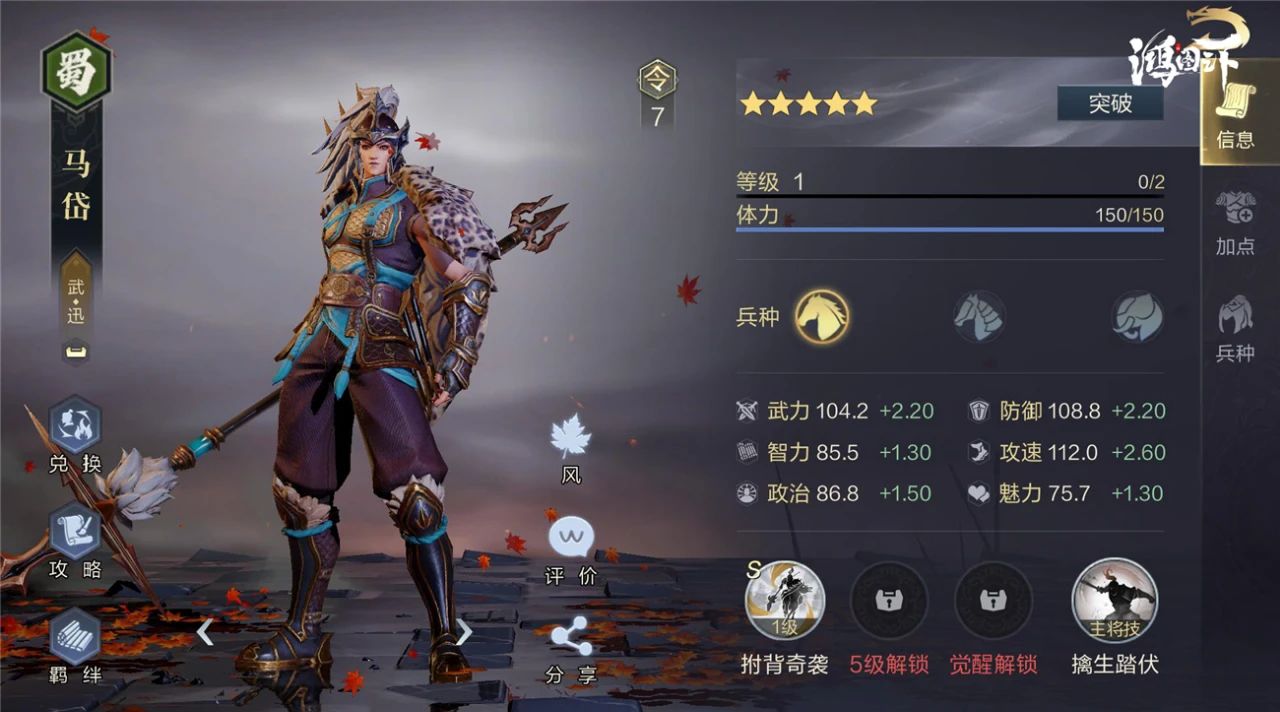The height and width of the screenshot is (712, 1280).
Task: Select the highlighted gold cavalry troop icon
Action: click(822, 317)
